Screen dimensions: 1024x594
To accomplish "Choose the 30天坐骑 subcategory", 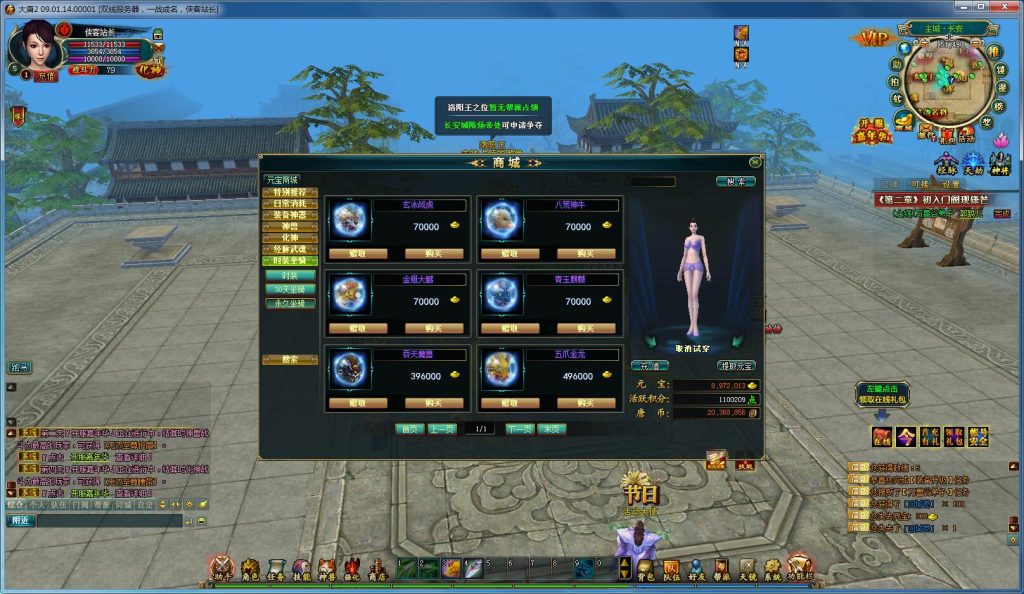I will 290,289.
